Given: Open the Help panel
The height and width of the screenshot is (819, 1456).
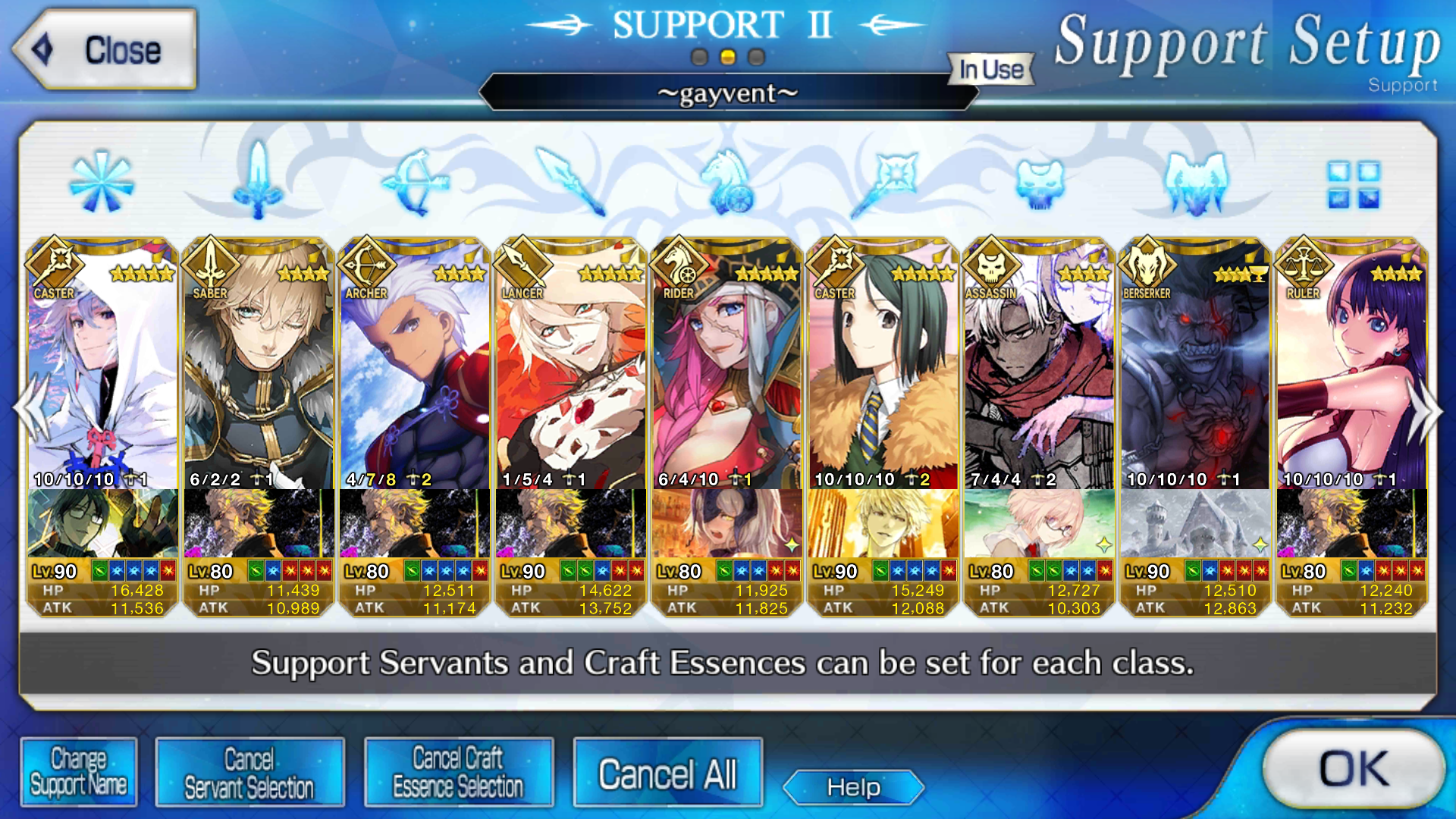Looking at the screenshot, I should 853,787.
